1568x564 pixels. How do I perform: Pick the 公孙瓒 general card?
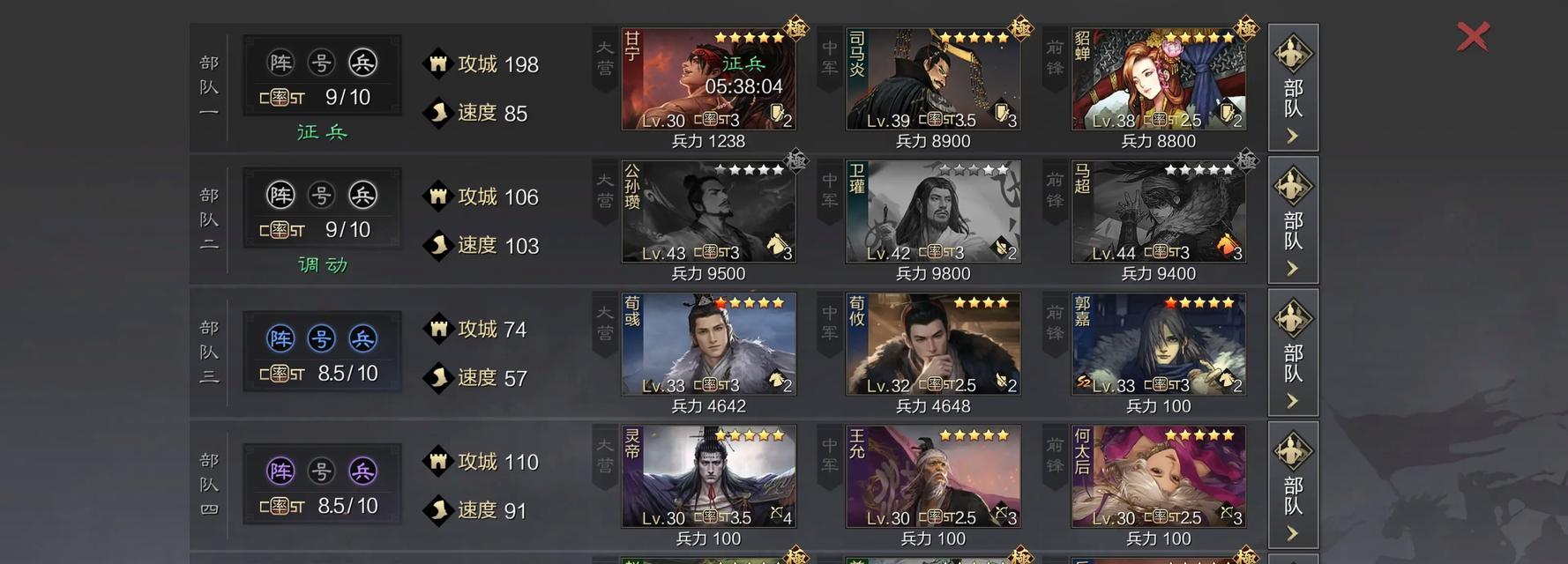(708, 211)
